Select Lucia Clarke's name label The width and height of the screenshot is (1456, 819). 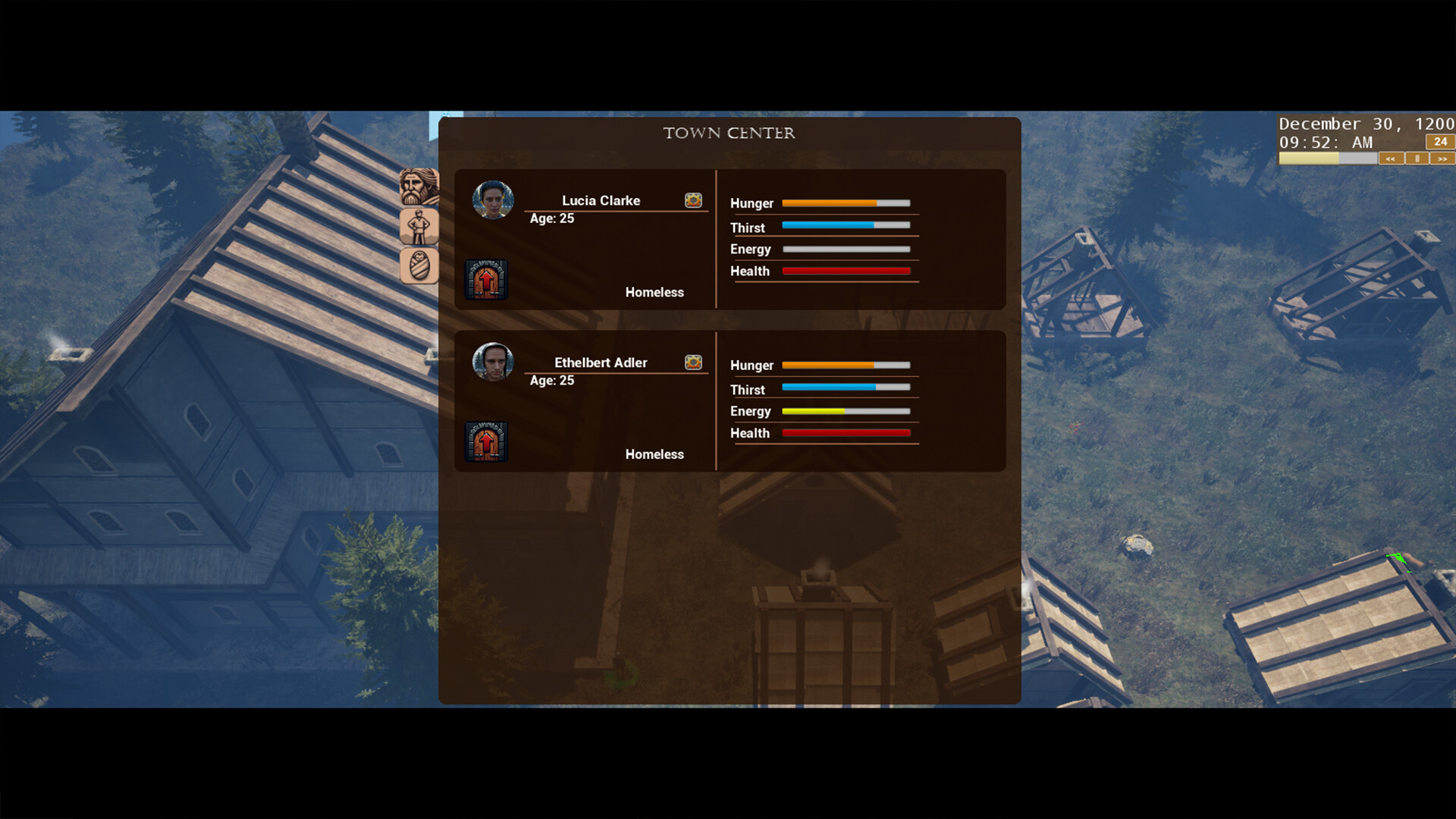[x=600, y=200]
